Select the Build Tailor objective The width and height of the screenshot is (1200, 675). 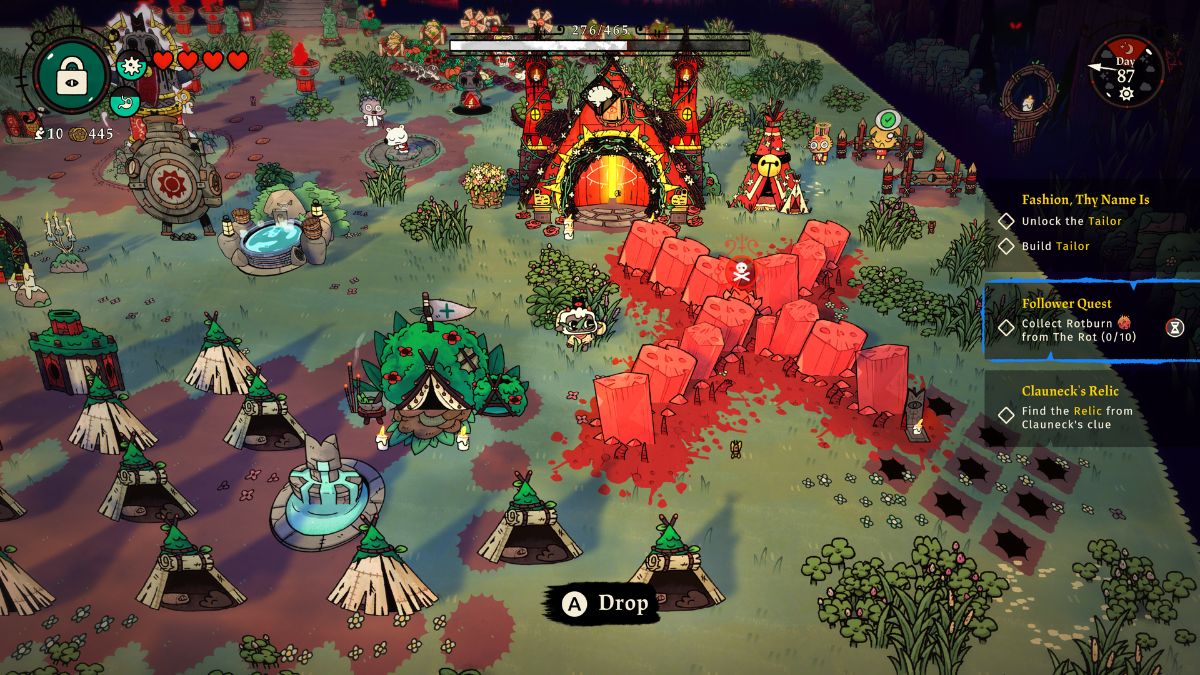click(x=1055, y=246)
